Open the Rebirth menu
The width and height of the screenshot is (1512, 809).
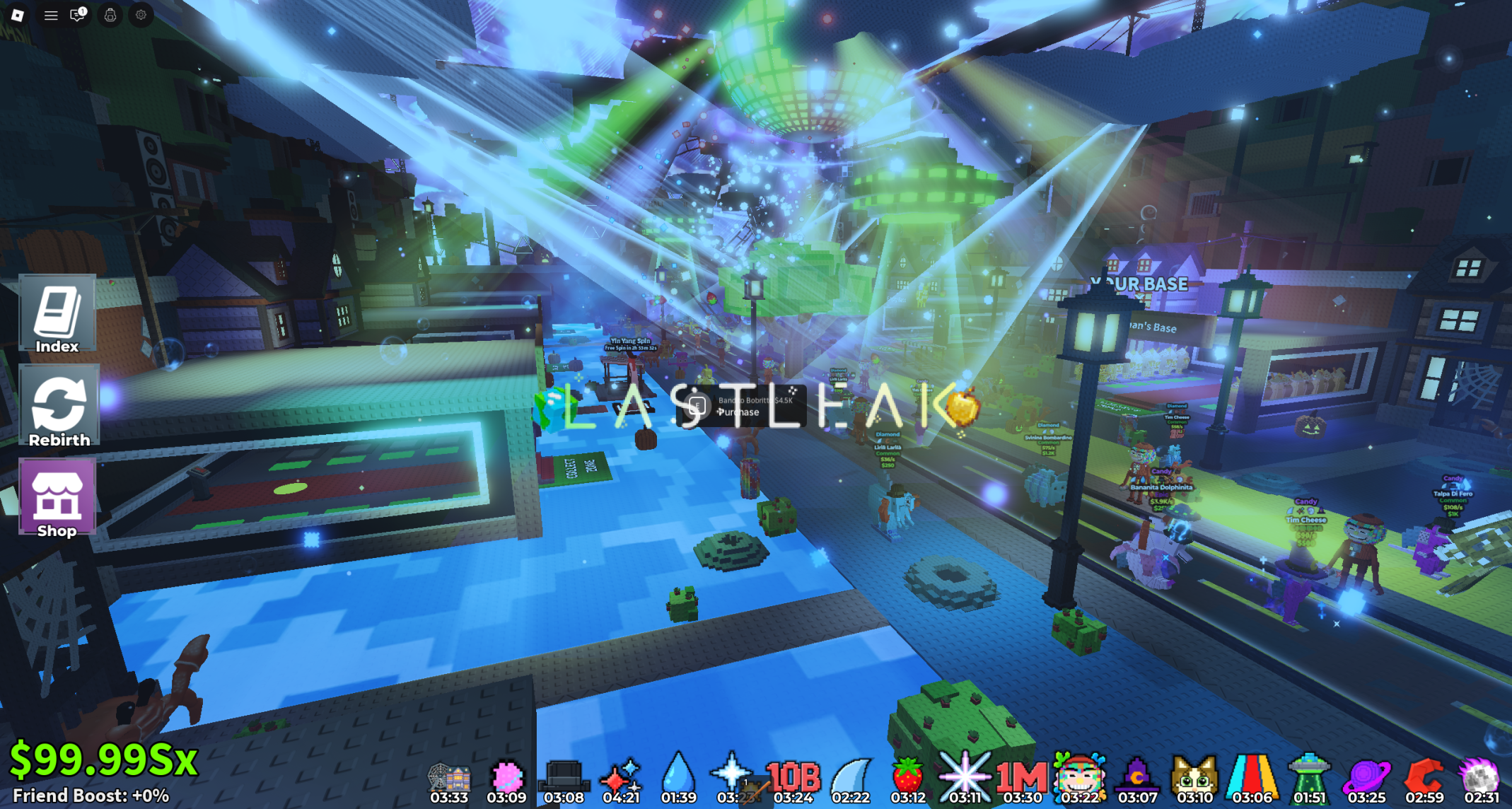point(59,407)
